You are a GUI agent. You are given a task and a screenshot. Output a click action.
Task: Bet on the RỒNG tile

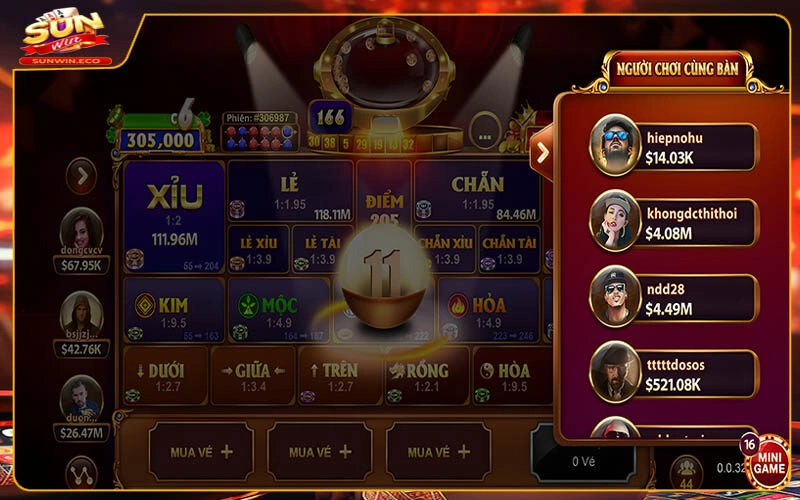tap(424, 375)
